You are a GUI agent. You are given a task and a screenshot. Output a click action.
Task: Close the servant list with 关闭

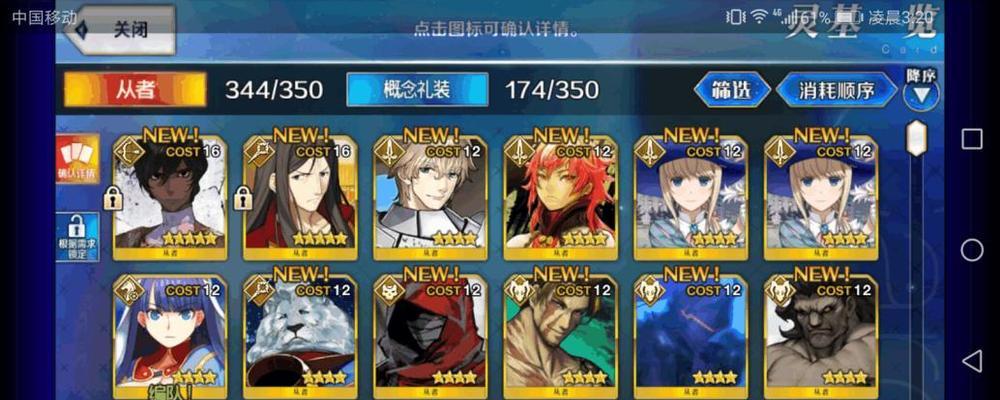tap(120, 29)
